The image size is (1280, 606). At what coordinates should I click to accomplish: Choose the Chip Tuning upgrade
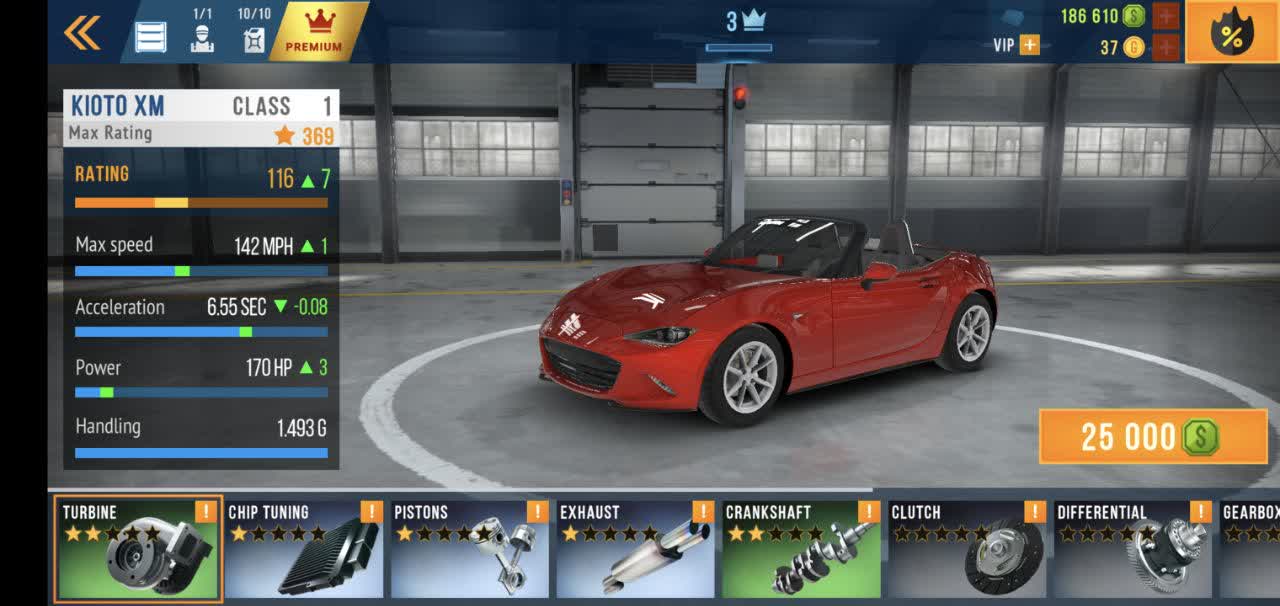tap(304, 550)
